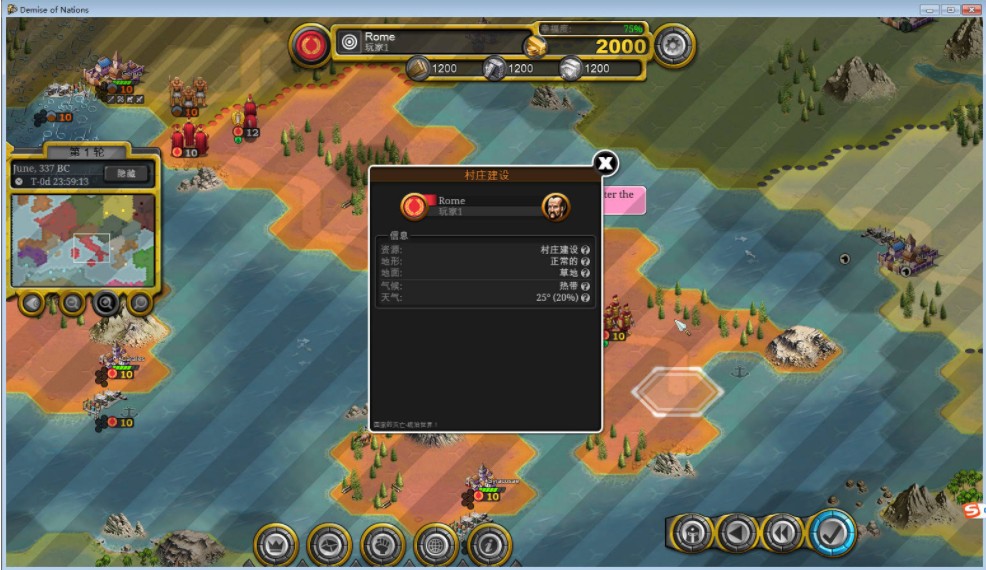Open the envelope messages button

pos(329,545)
